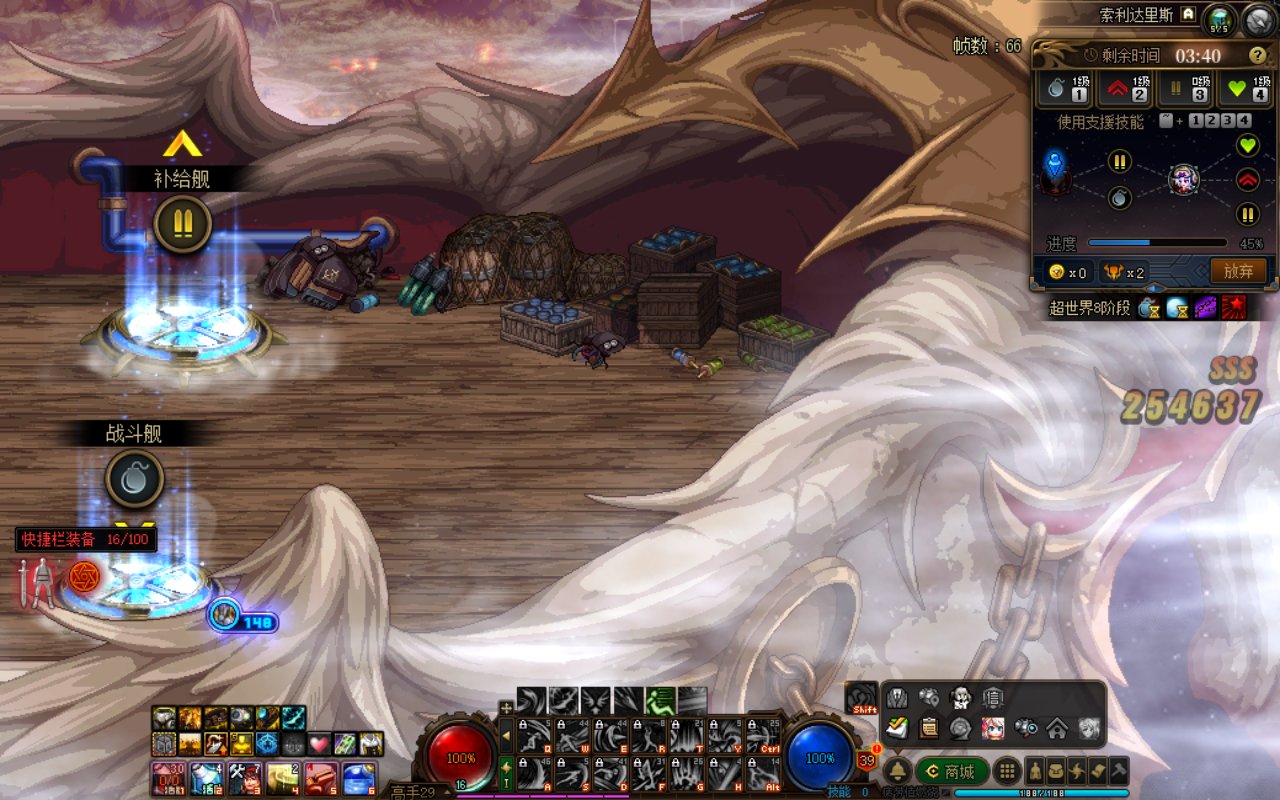Screen dimensions: 1280x800
Task: Open the 商城 shop button
Action: 952,772
